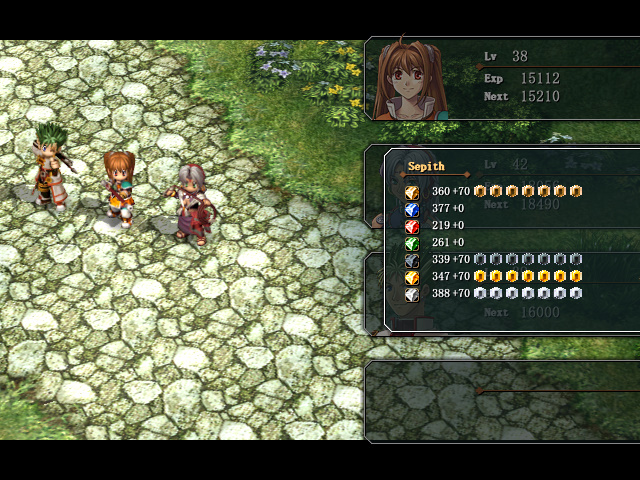Select the black time sepith icon

(411, 260)
